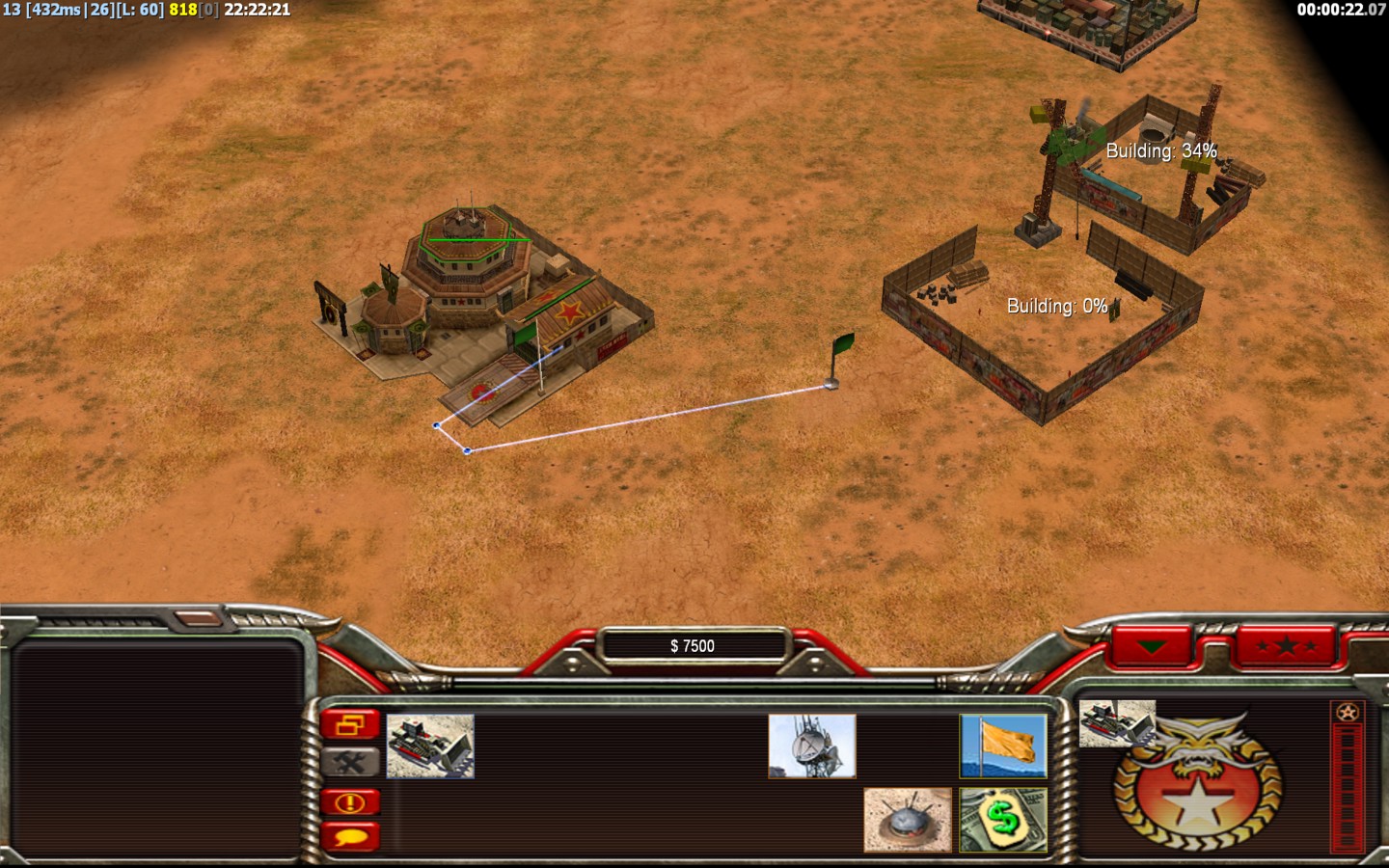Open the options menu with overlapping-windows button

350,724
